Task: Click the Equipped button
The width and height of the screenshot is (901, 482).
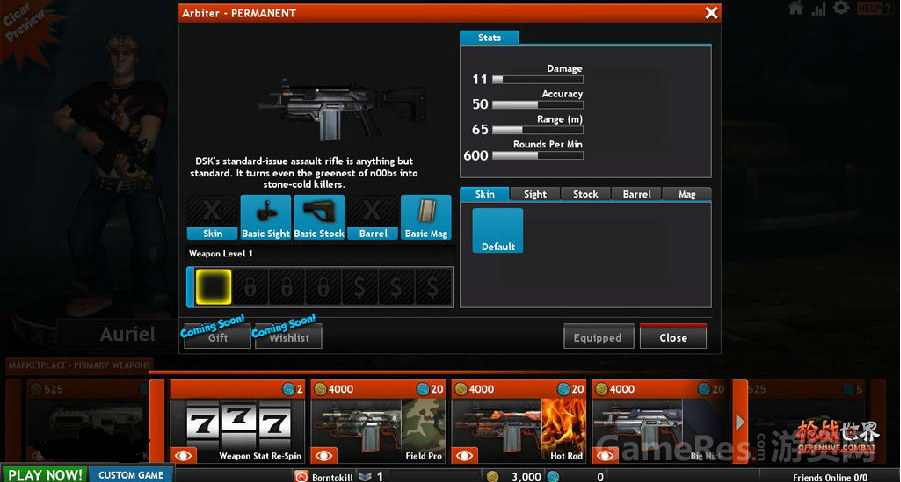Action: [x=597, y=337]
